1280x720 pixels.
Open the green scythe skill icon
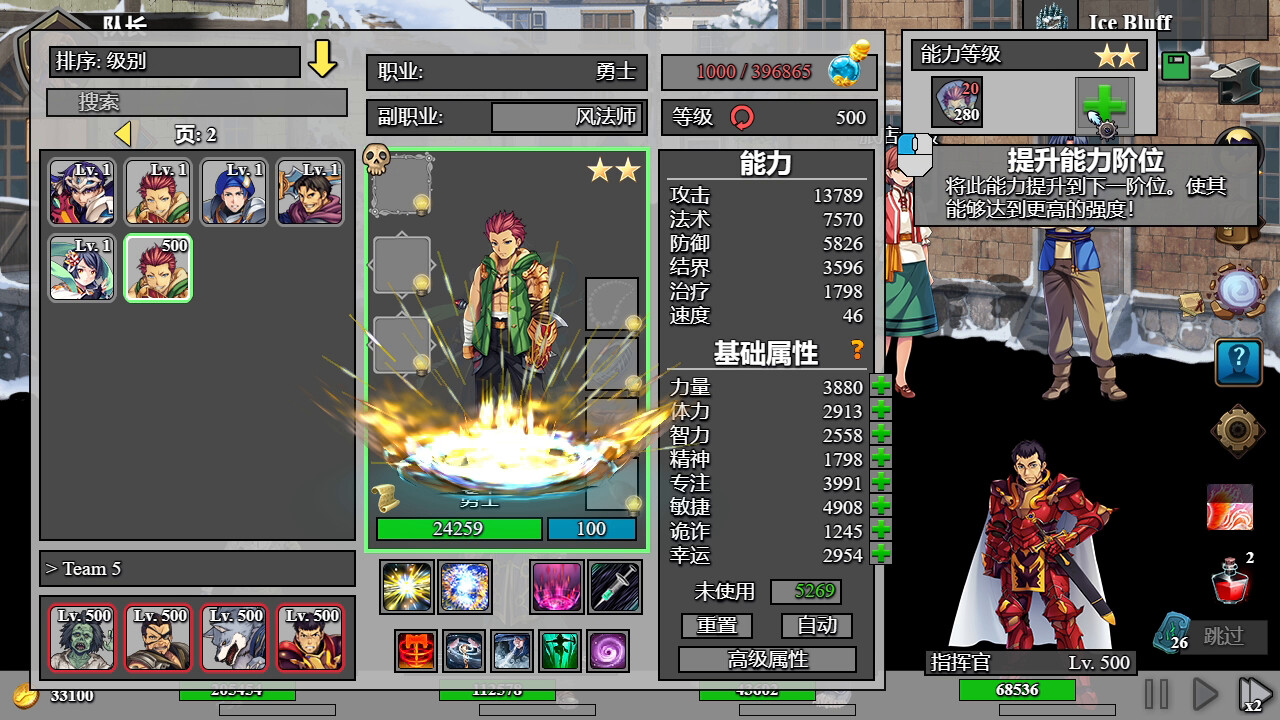pos(560,650)
